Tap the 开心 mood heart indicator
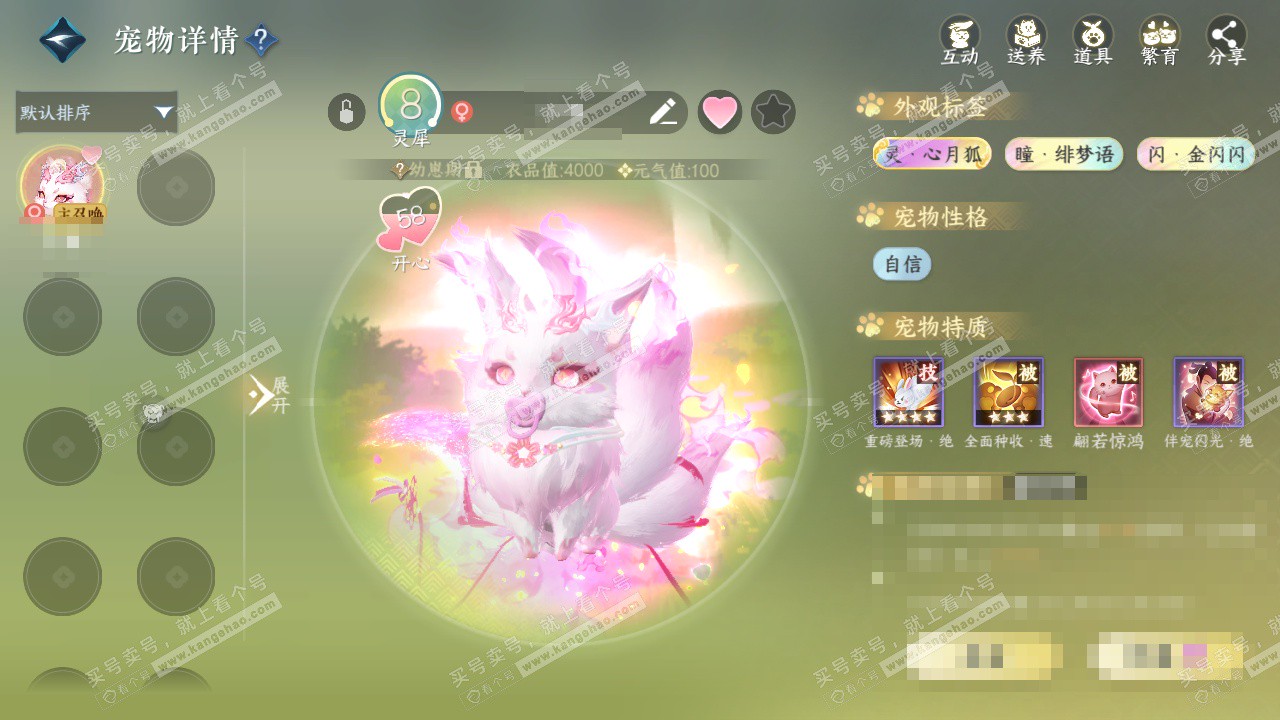The width and height of the screenshot is (1280, 720). click(410, 222)
